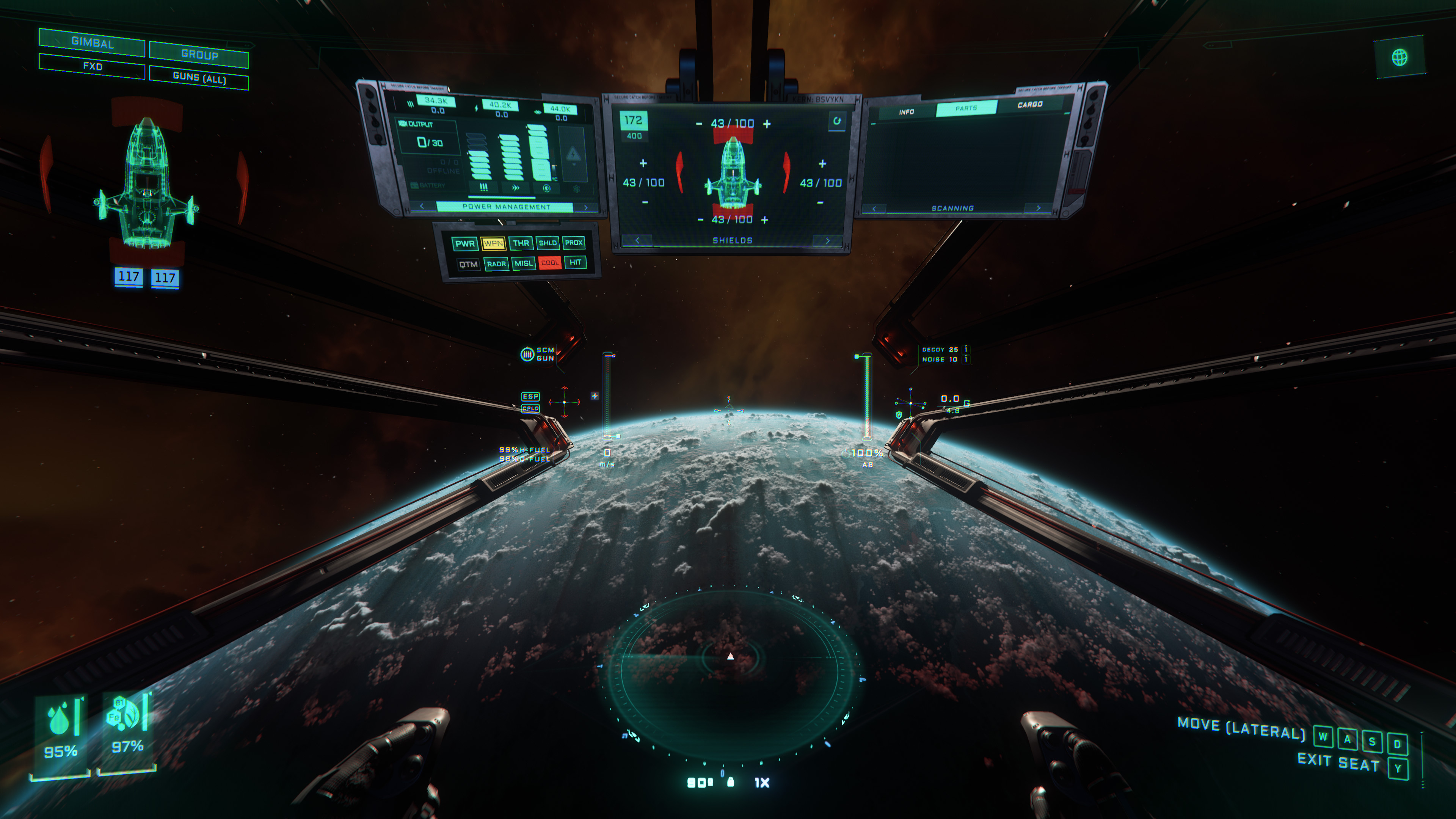Go to next page on Shields display
Screen dimensions: 1456x819
click(827, 241)
